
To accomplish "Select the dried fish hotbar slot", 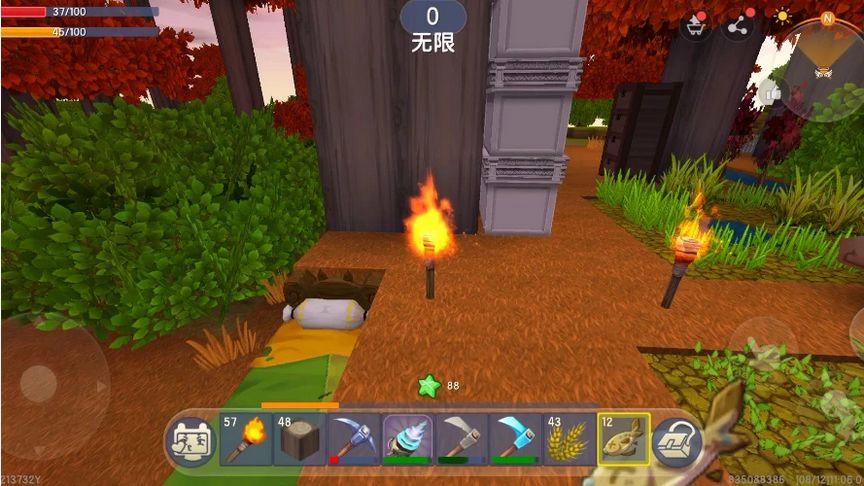I will 624,439.
